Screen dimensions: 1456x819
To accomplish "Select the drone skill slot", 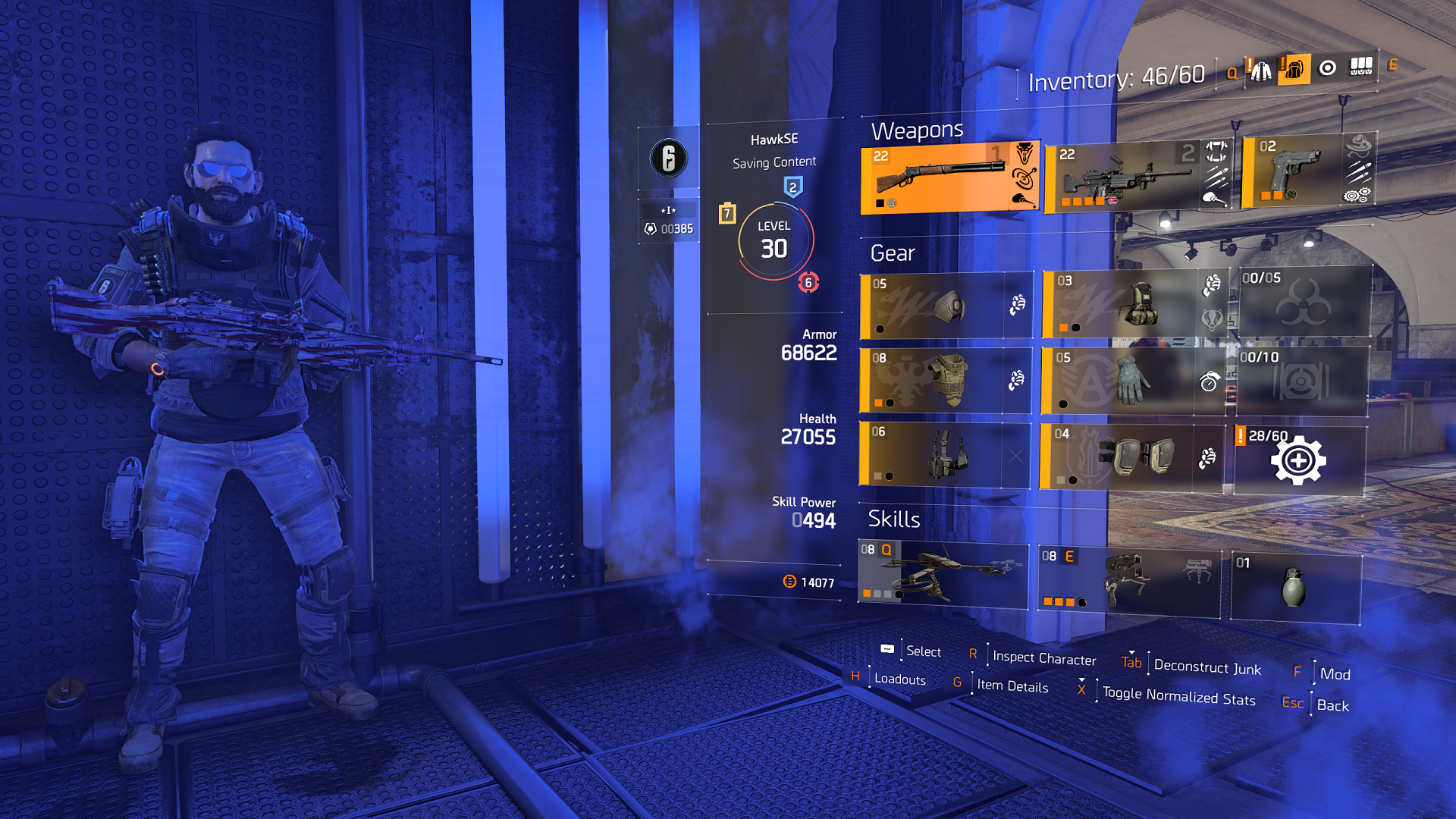I will pyautogui.click(x=943, y=574).
